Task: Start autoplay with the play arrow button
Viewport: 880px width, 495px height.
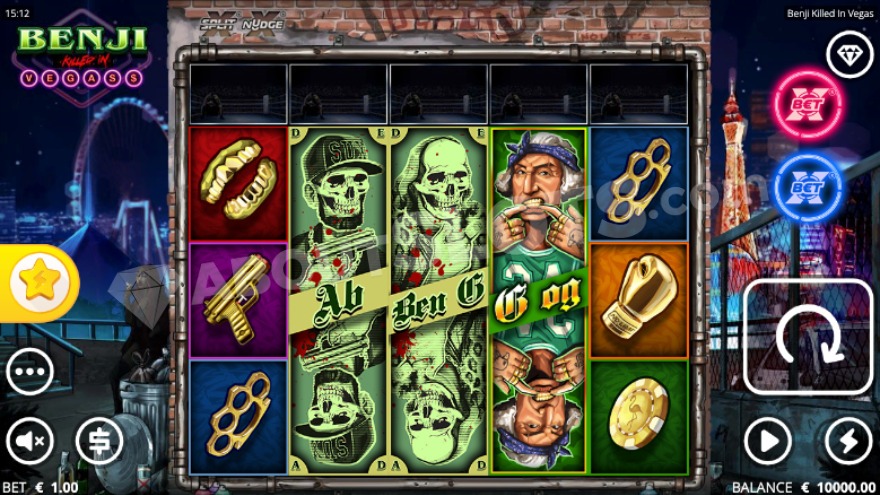Action: [x=768, y=441]
